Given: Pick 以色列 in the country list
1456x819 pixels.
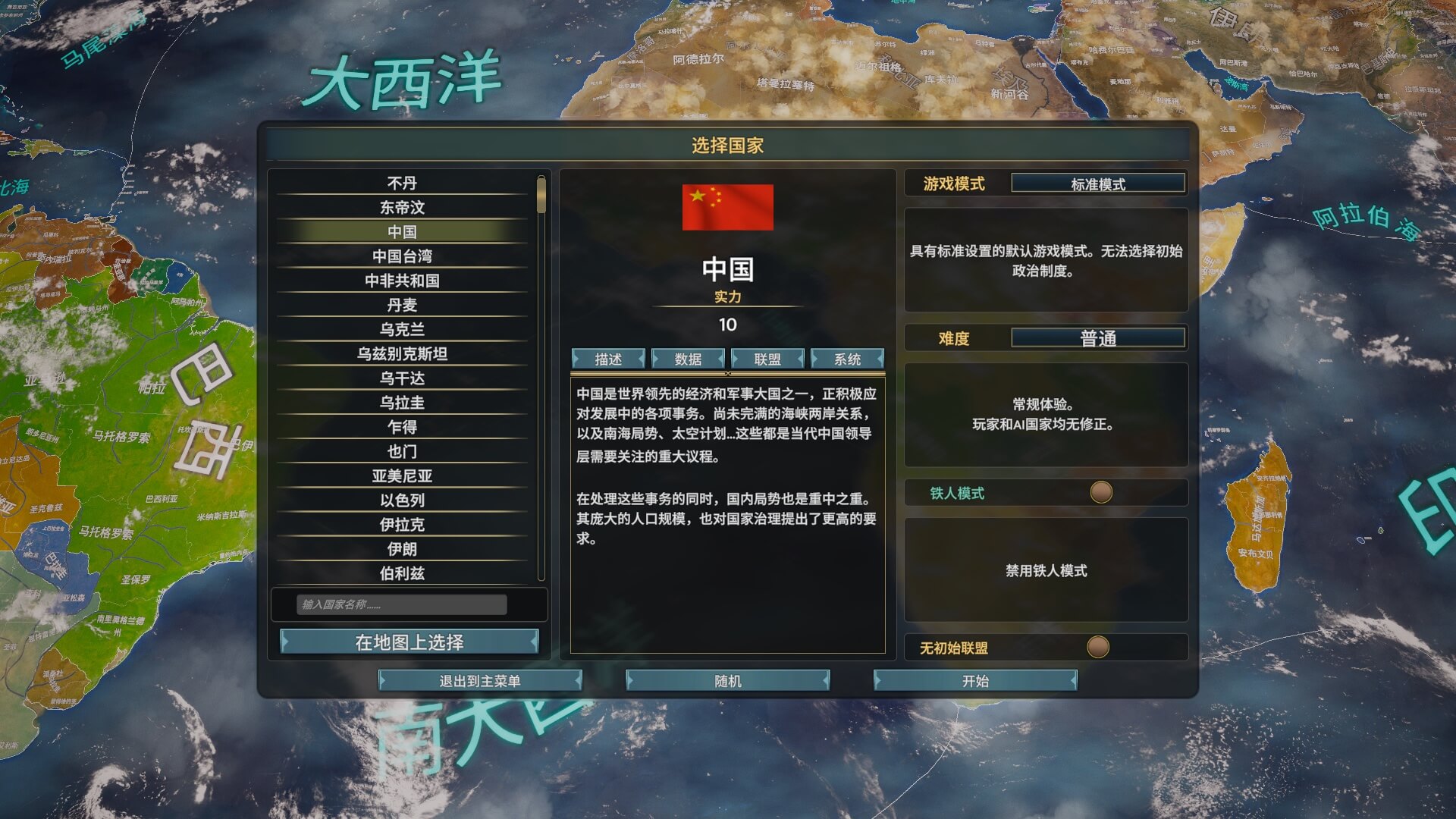Looking at the screenshot, I should (x=402, y=500).
